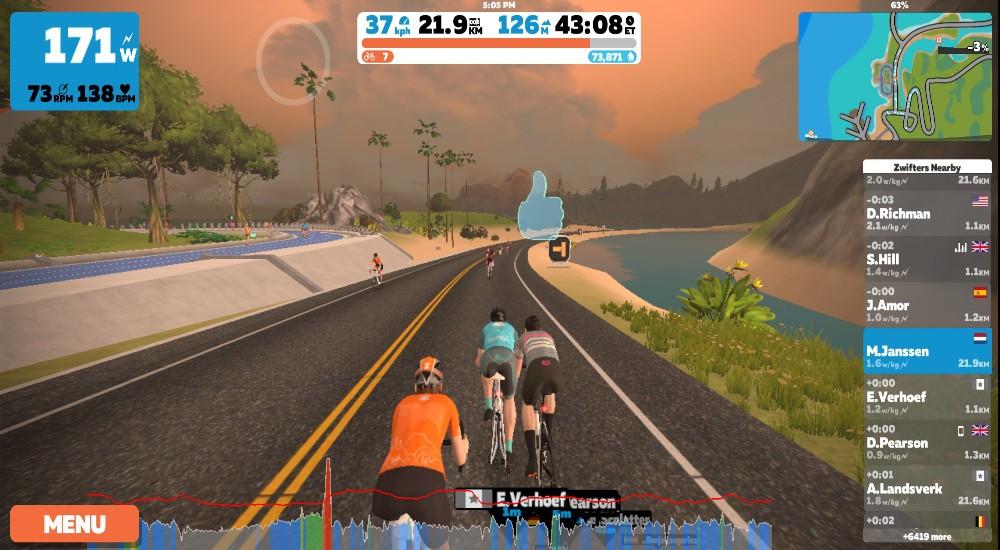1000x550 pixels.
Task: Choose A.Landsverk in the nearby list
Action: click(x=927, y=489)
